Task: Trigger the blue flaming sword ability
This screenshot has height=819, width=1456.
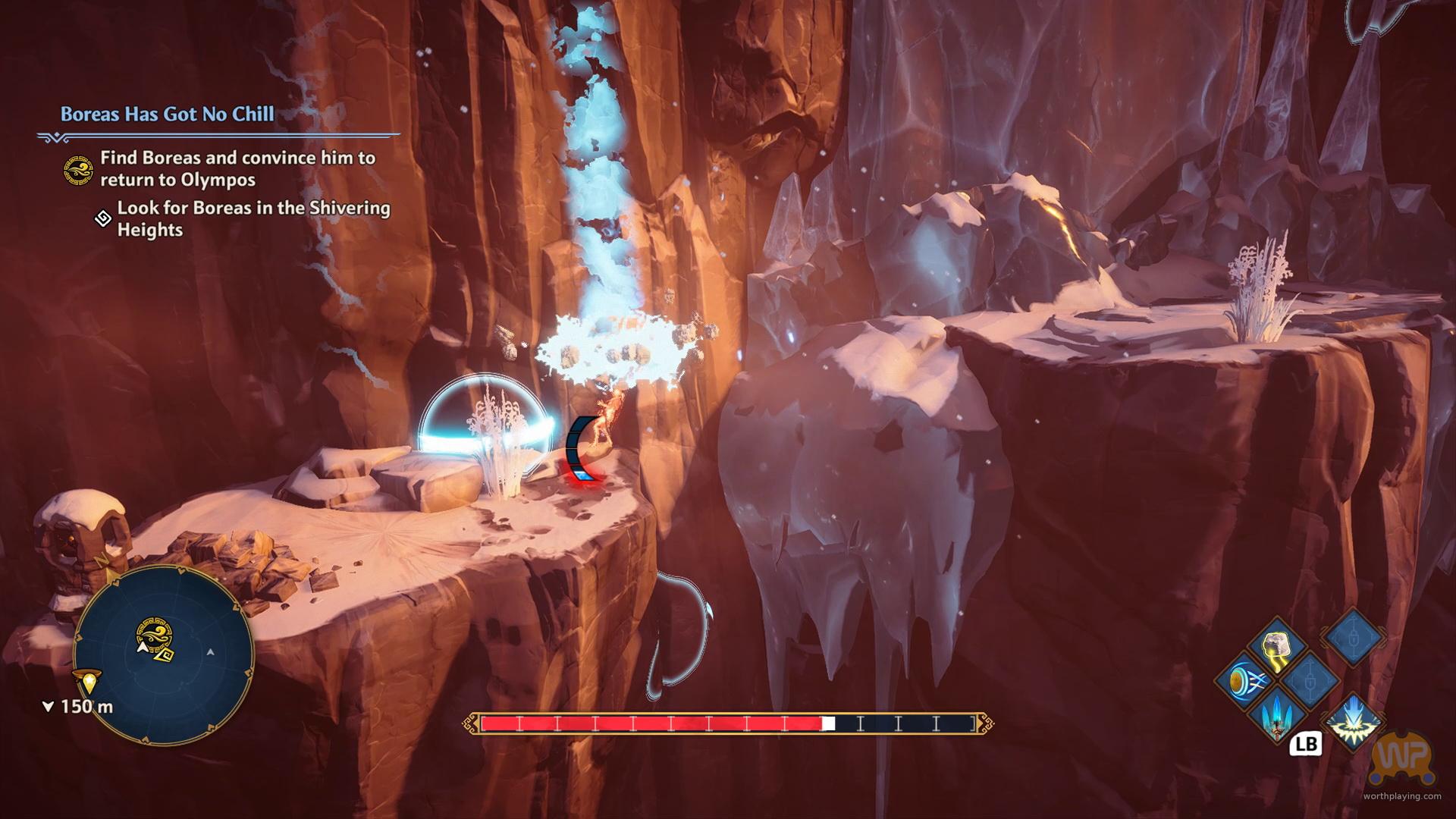Action: point(1279,714)
